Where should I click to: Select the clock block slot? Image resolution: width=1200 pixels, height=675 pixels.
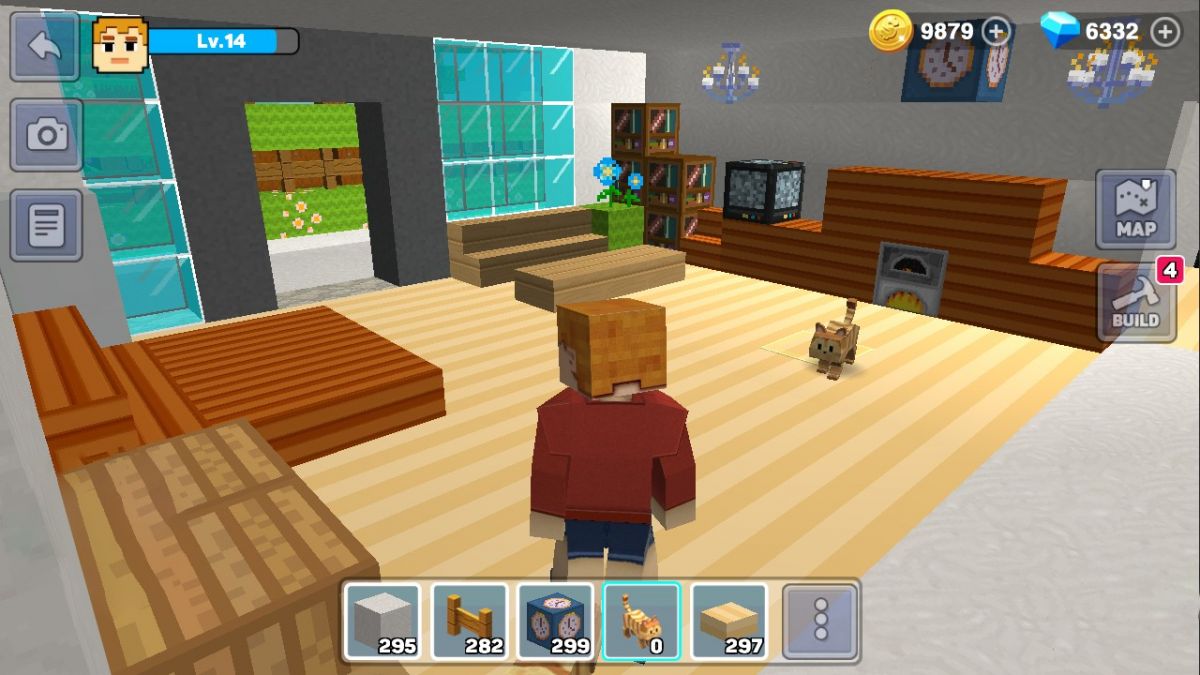(x=555, y=621)
